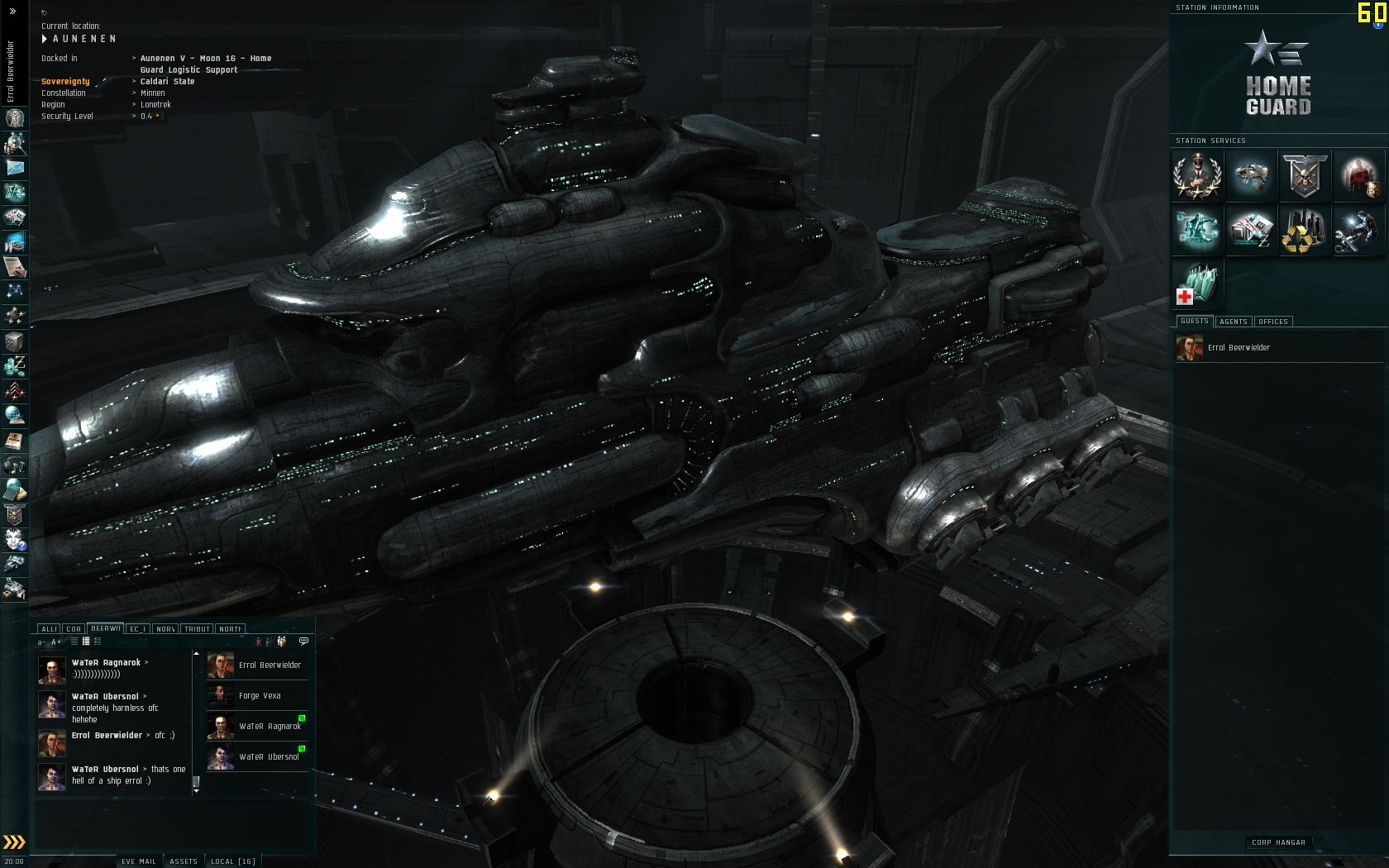Open the Agents tab in station panel

tap(1234, 322)
